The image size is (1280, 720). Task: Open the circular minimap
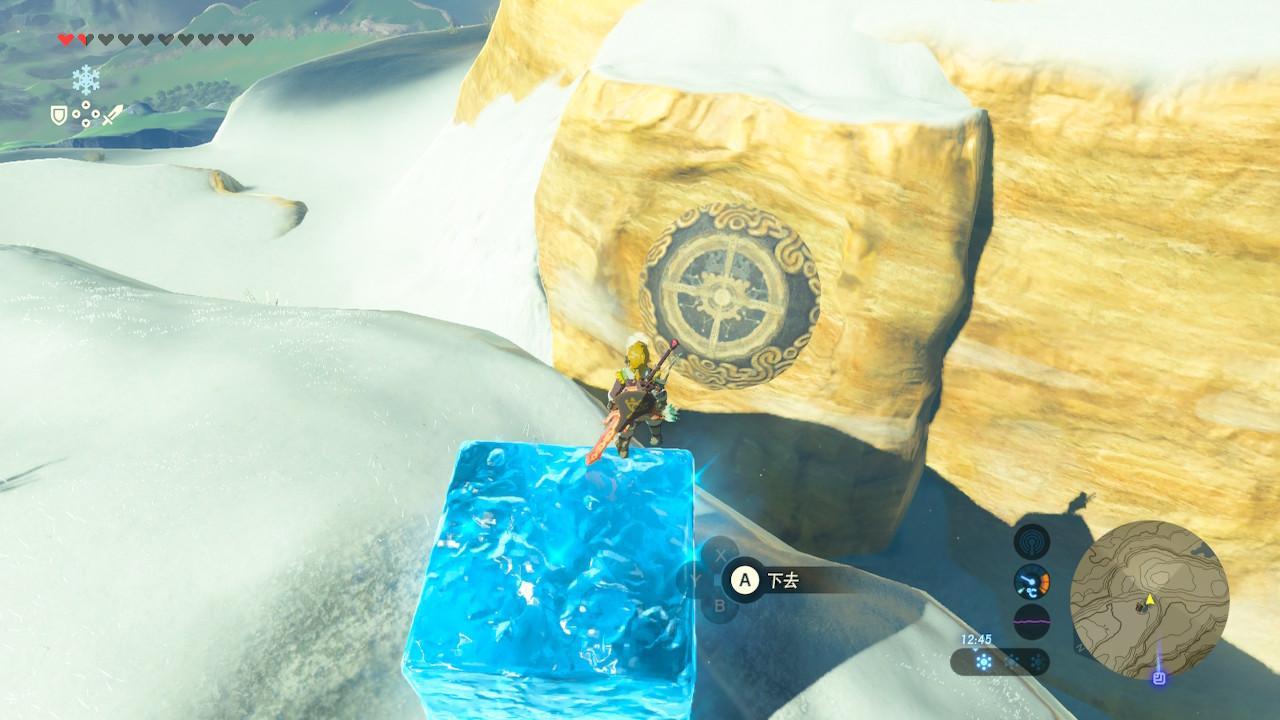(x=1149, y=599)
